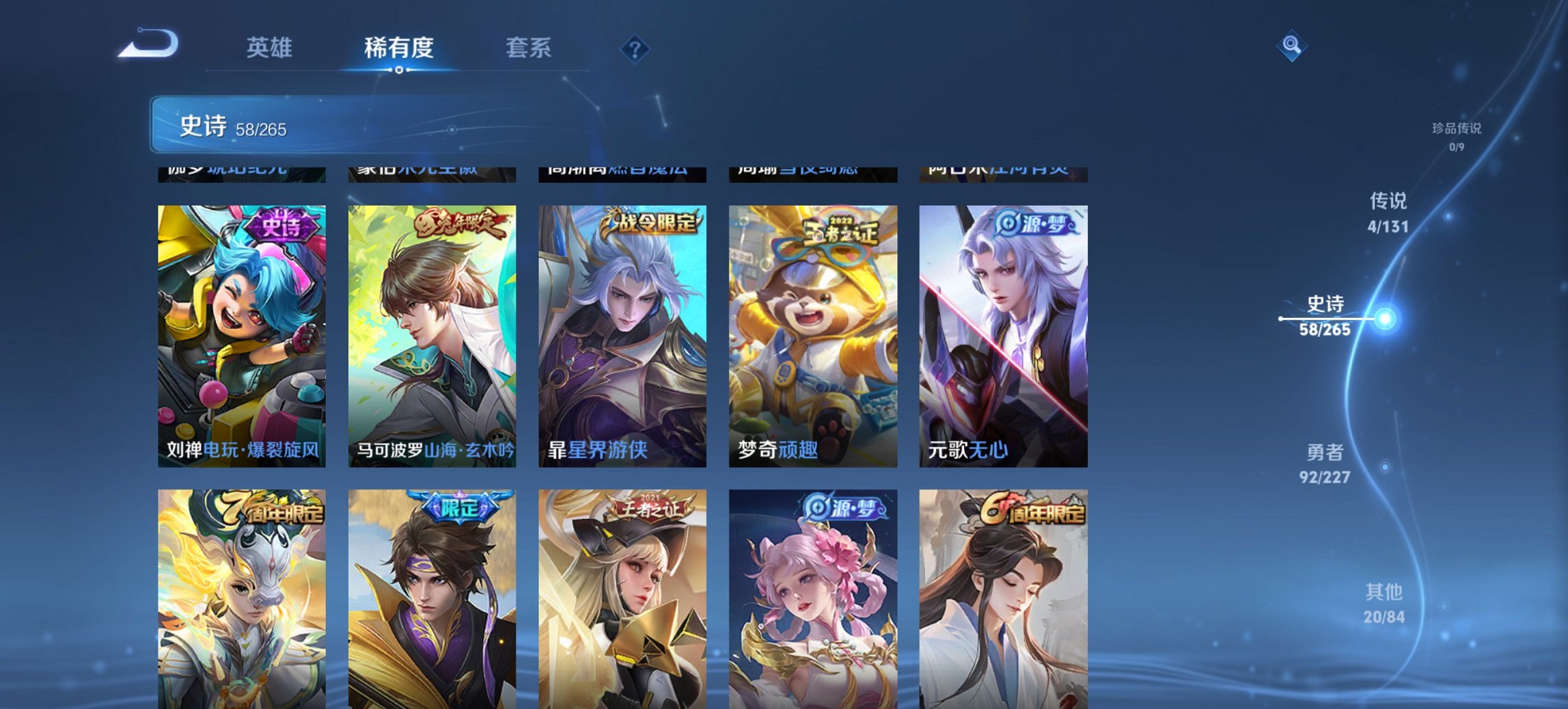
Task: Click the question mark help icon
Action: [635, 47]
